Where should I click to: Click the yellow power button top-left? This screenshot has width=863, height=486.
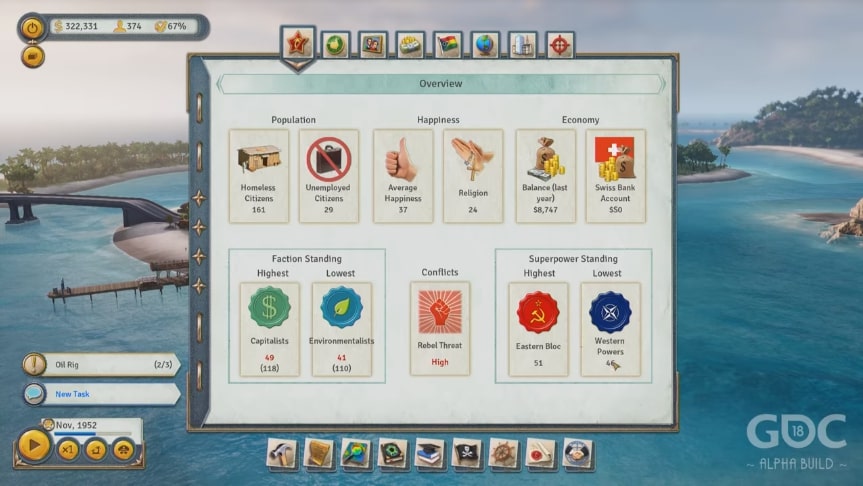tap(33, 28)
